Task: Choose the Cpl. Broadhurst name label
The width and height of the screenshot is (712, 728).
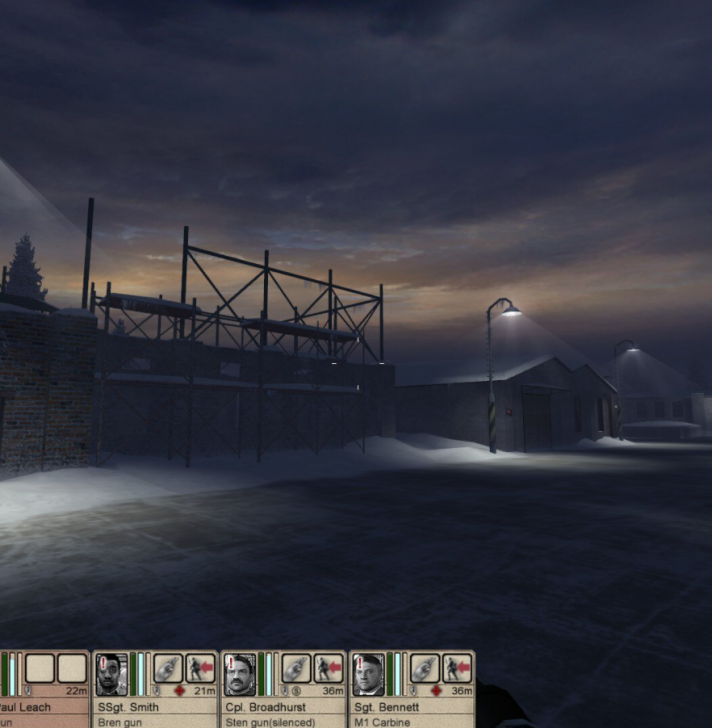Action: pyautogui.click(x=264, y=707)
